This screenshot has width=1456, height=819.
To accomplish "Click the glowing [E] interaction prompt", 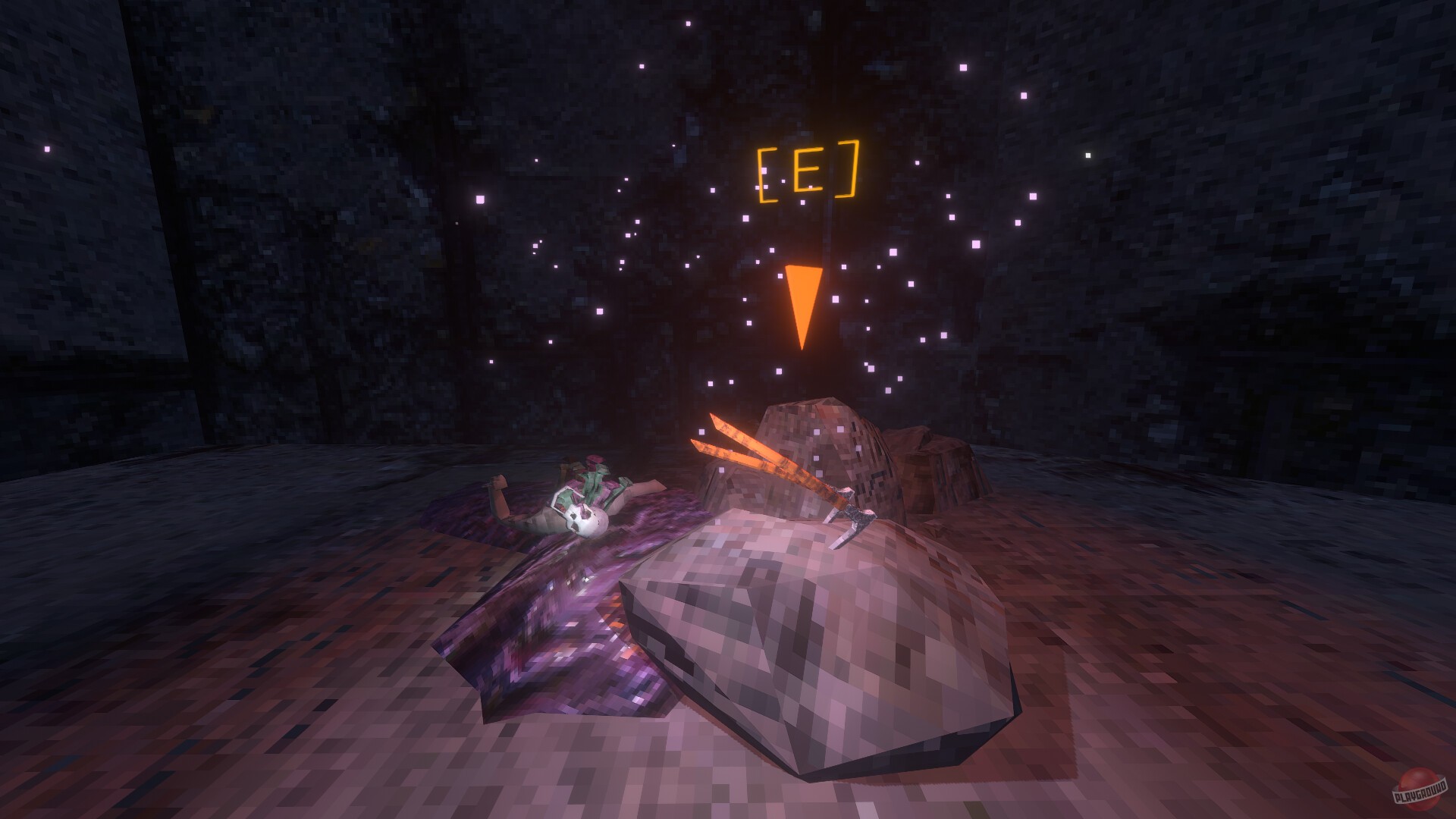I will pos(808,170).
